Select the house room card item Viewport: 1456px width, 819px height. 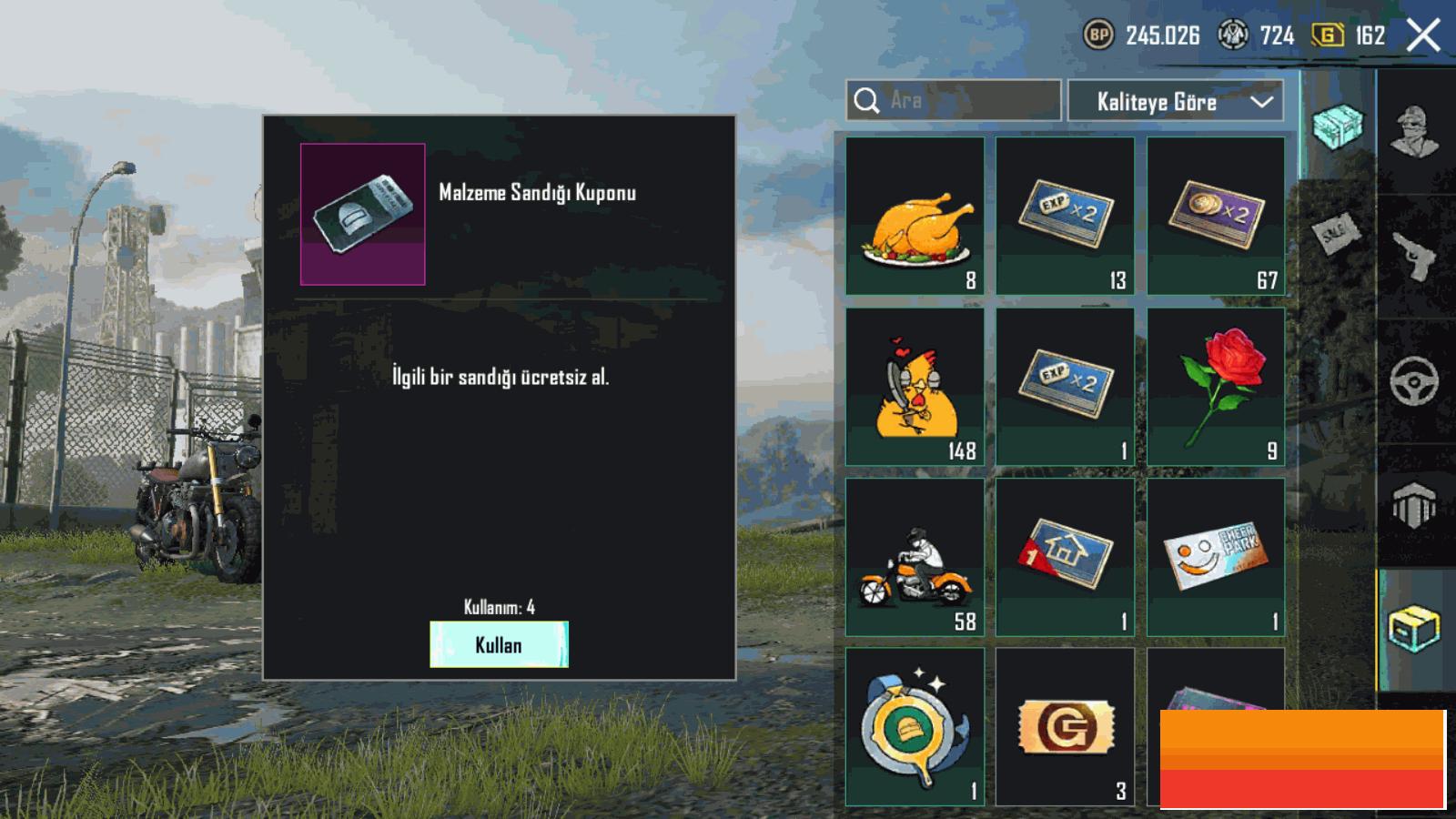point(1065,557)
